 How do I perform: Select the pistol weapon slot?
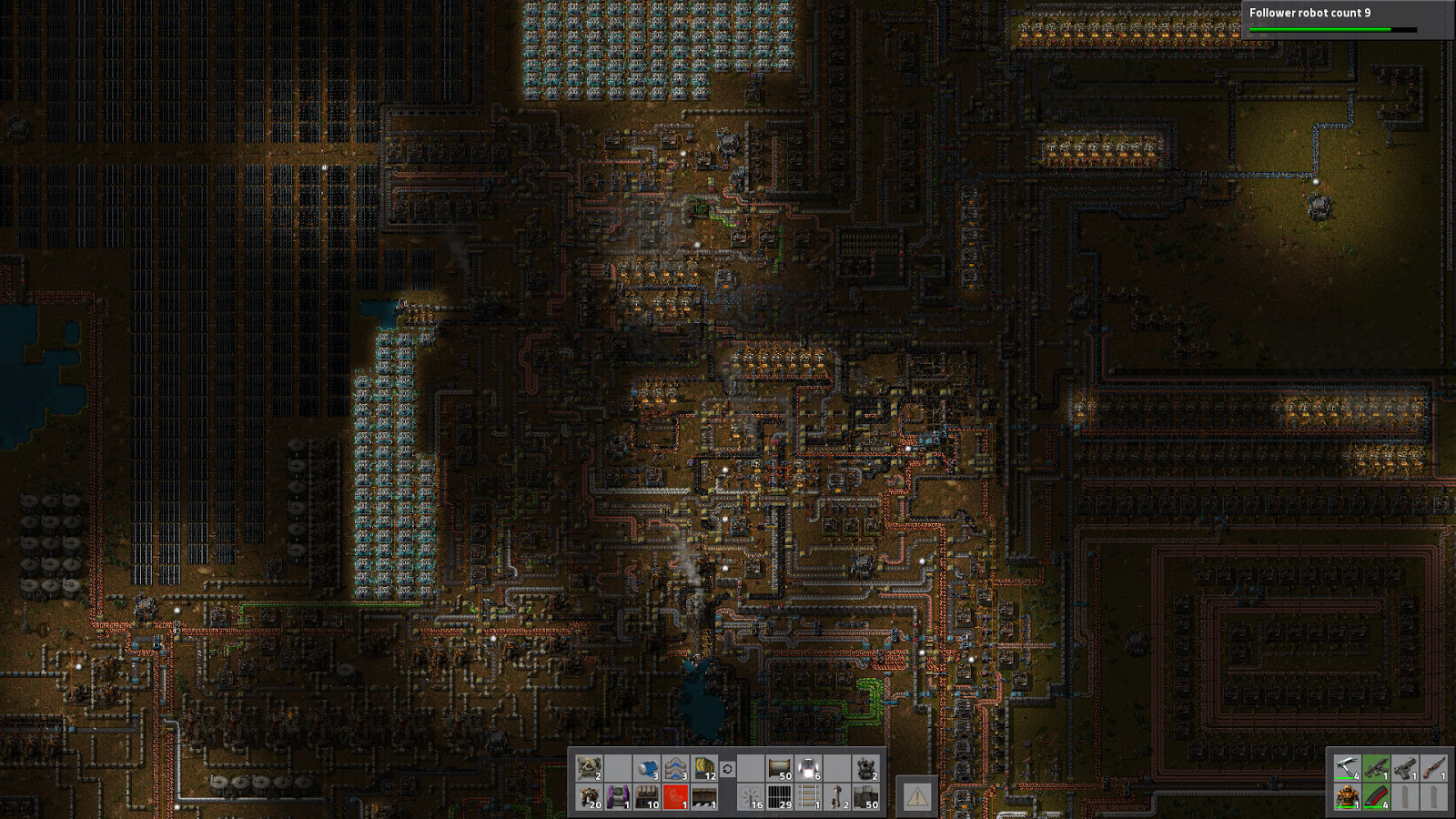tap(1405, 768)
